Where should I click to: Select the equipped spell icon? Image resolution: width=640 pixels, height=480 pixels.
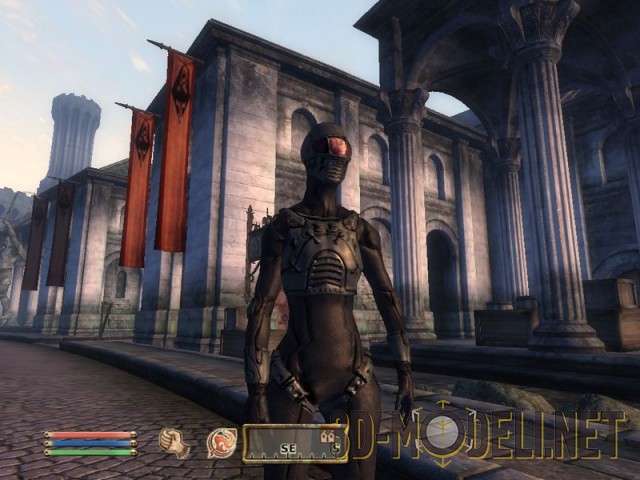pos(221,442)
